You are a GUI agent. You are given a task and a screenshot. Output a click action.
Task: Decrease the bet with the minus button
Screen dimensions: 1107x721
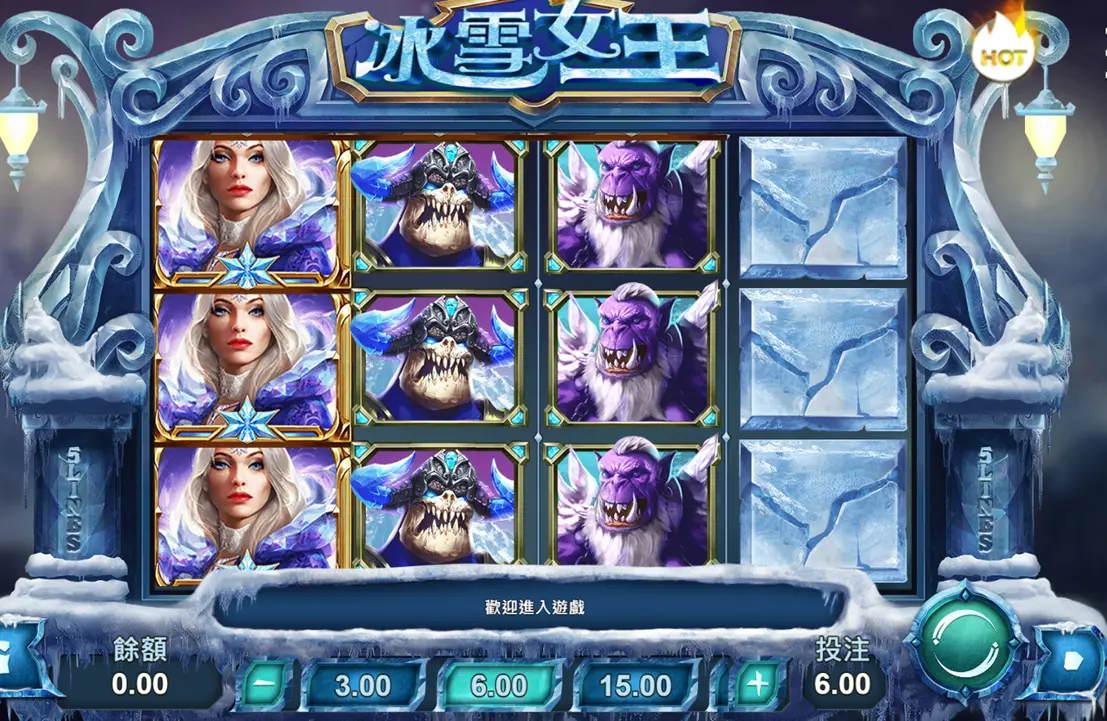coord(264,685)
